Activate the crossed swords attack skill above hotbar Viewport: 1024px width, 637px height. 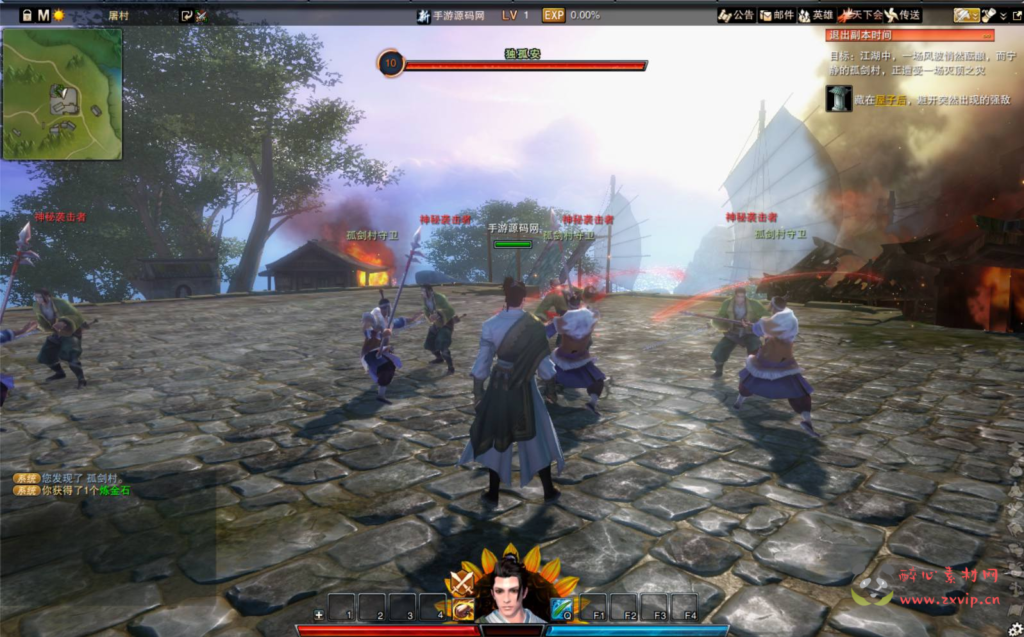point(462,582)
